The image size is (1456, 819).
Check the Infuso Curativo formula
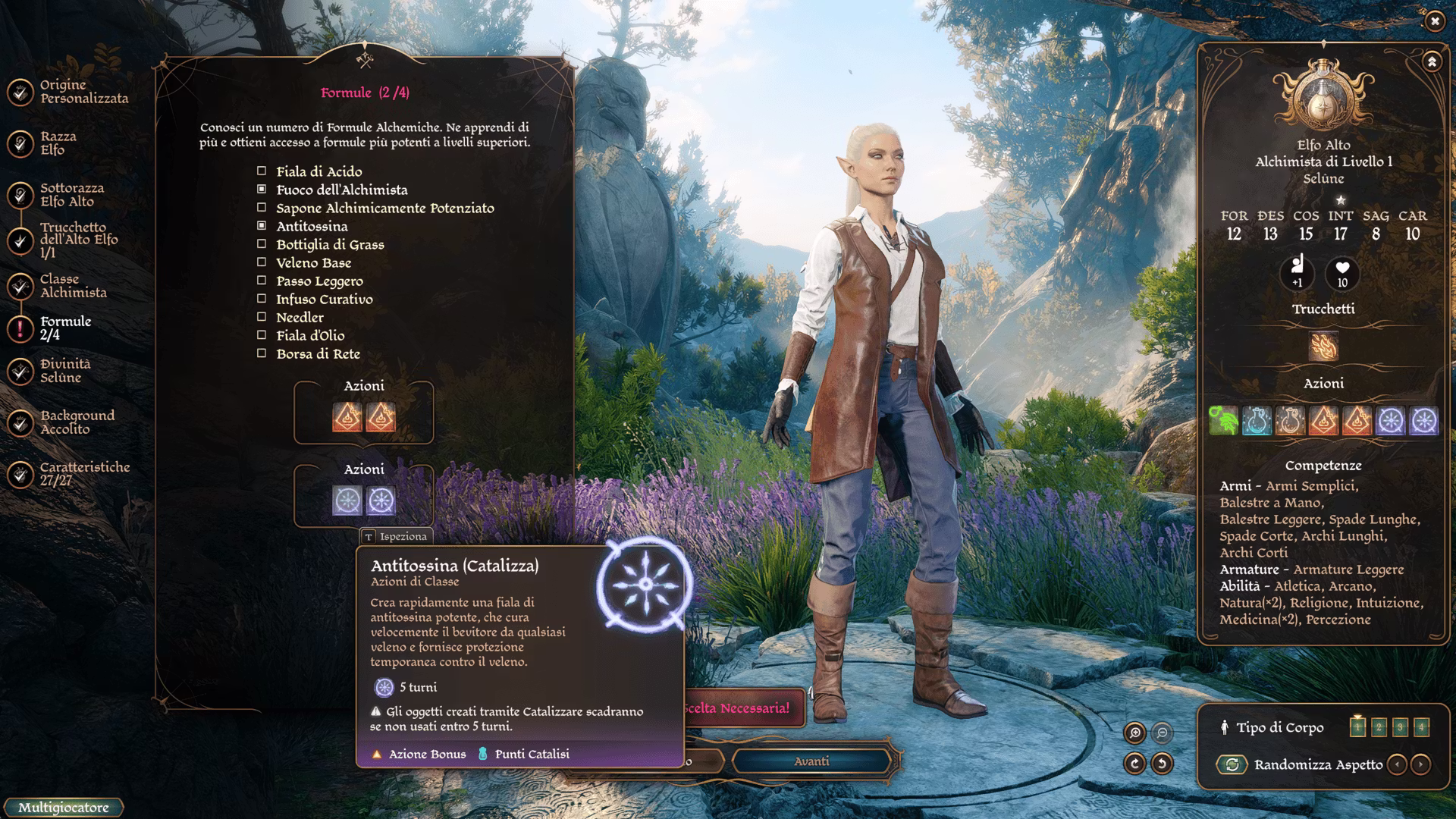coord(262,299)
